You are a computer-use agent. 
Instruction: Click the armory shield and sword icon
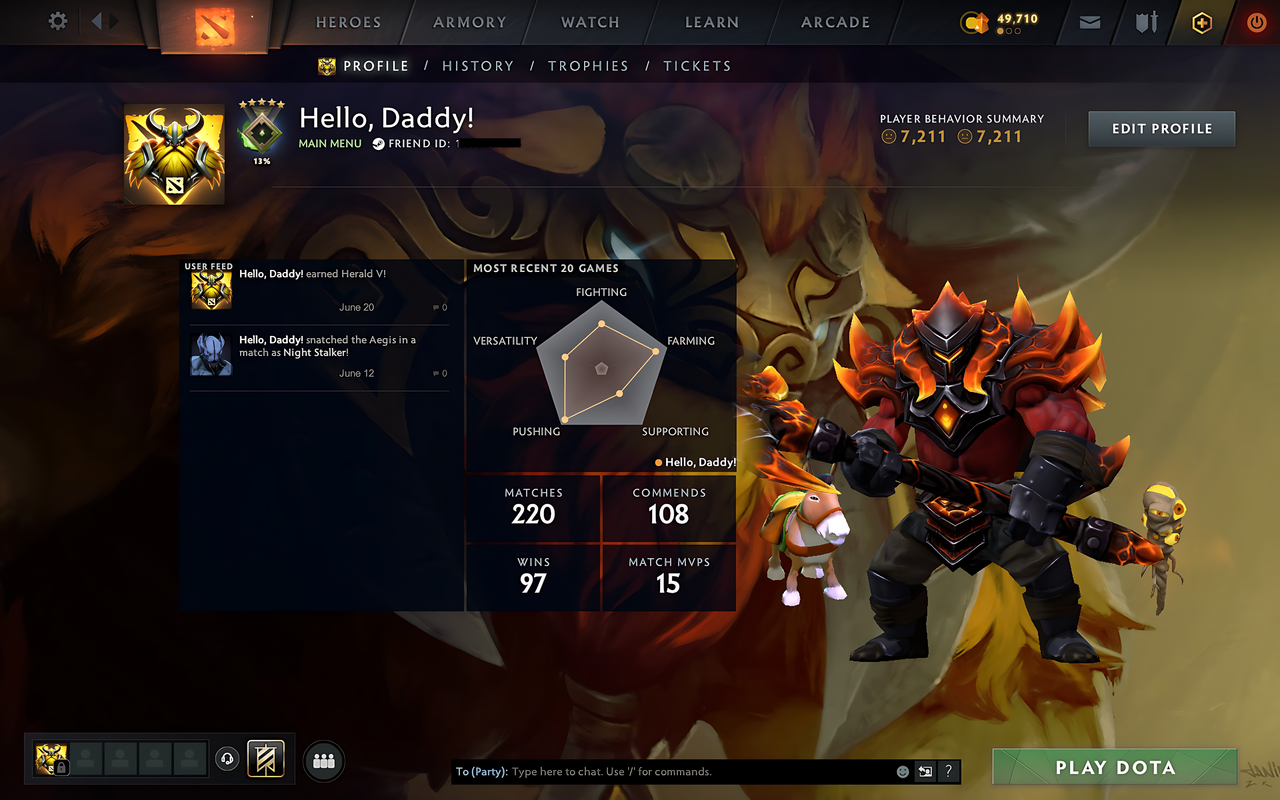(1145, 22)
